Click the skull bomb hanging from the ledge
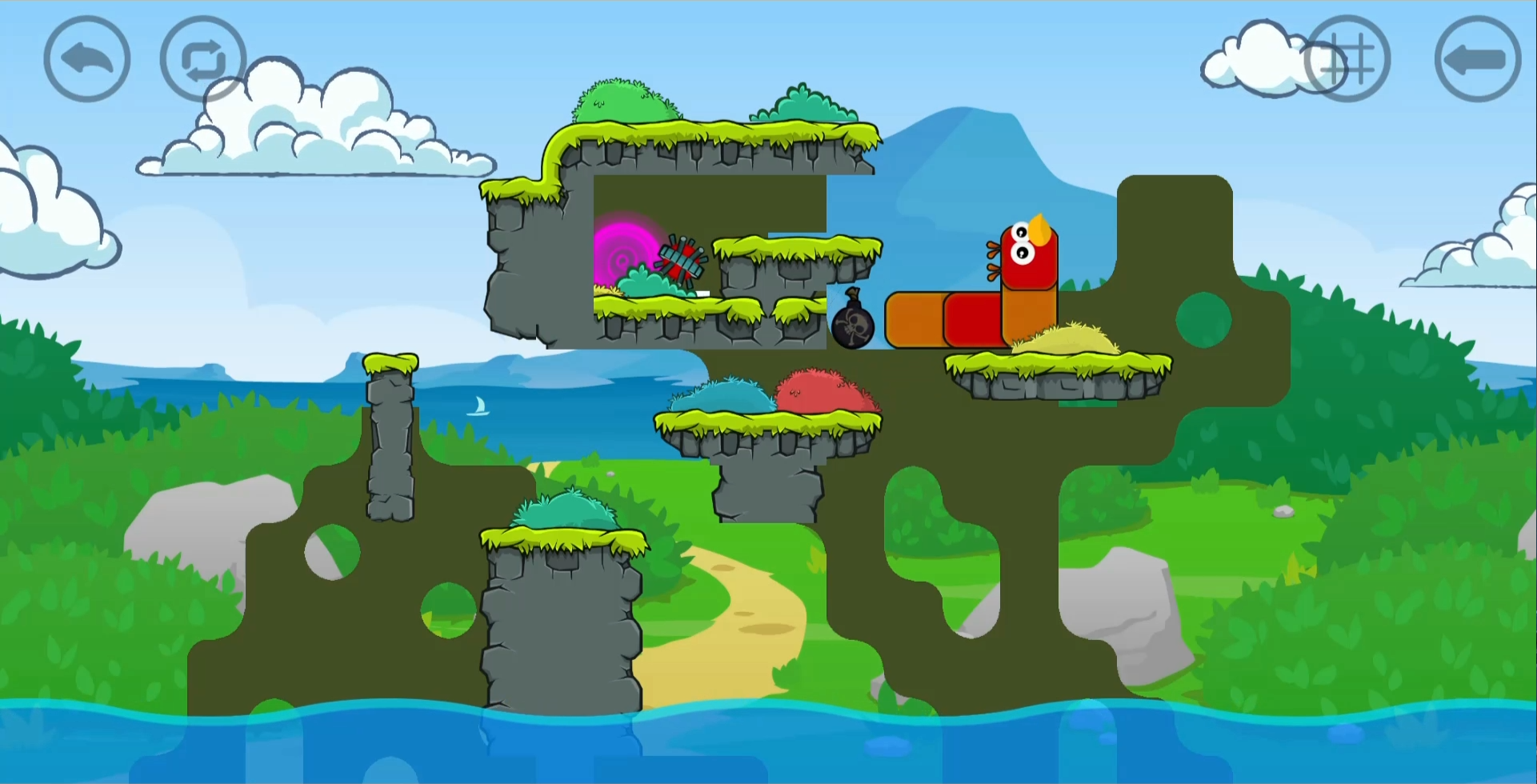This screenshot has height=784, width=1537. click(x=852, y=328)
